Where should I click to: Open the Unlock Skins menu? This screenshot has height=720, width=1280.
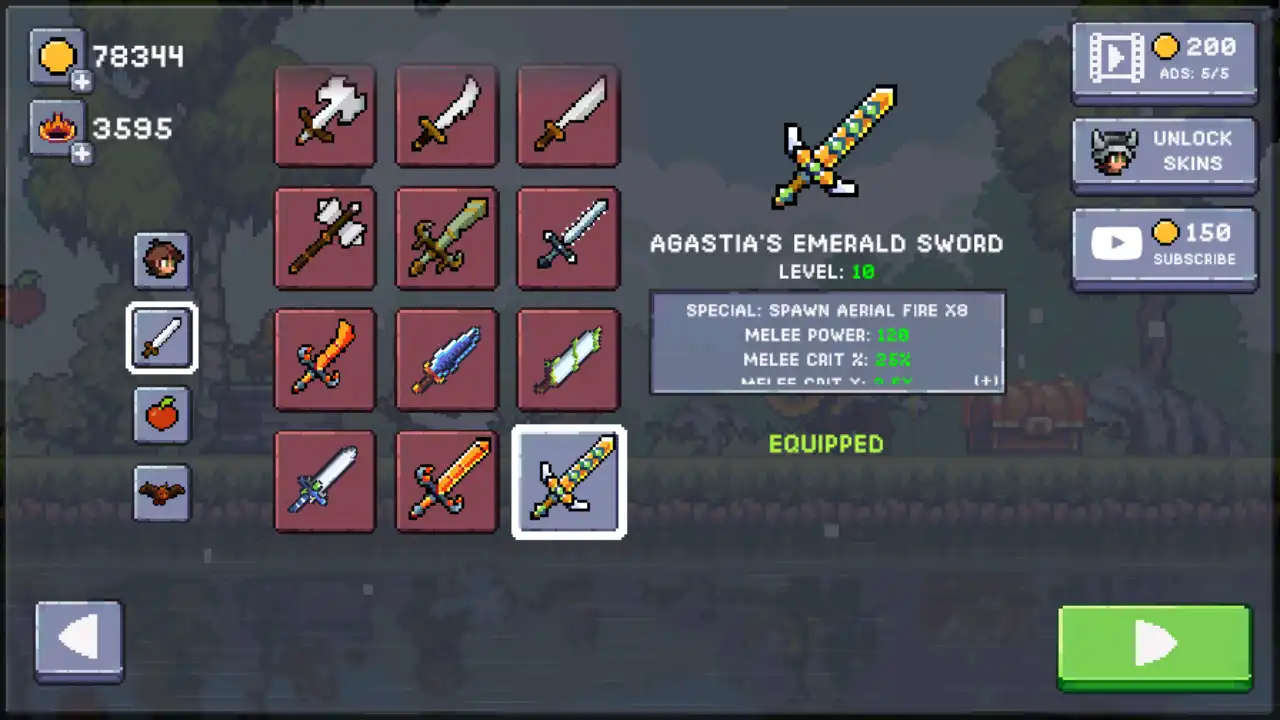pos(1164,153)
